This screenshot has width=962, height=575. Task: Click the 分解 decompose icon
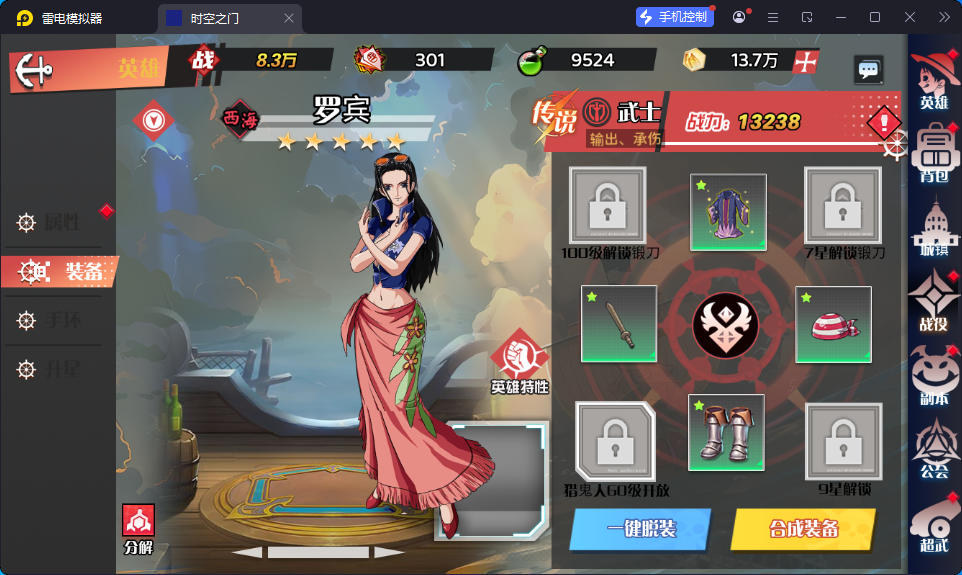coord(138,528)
